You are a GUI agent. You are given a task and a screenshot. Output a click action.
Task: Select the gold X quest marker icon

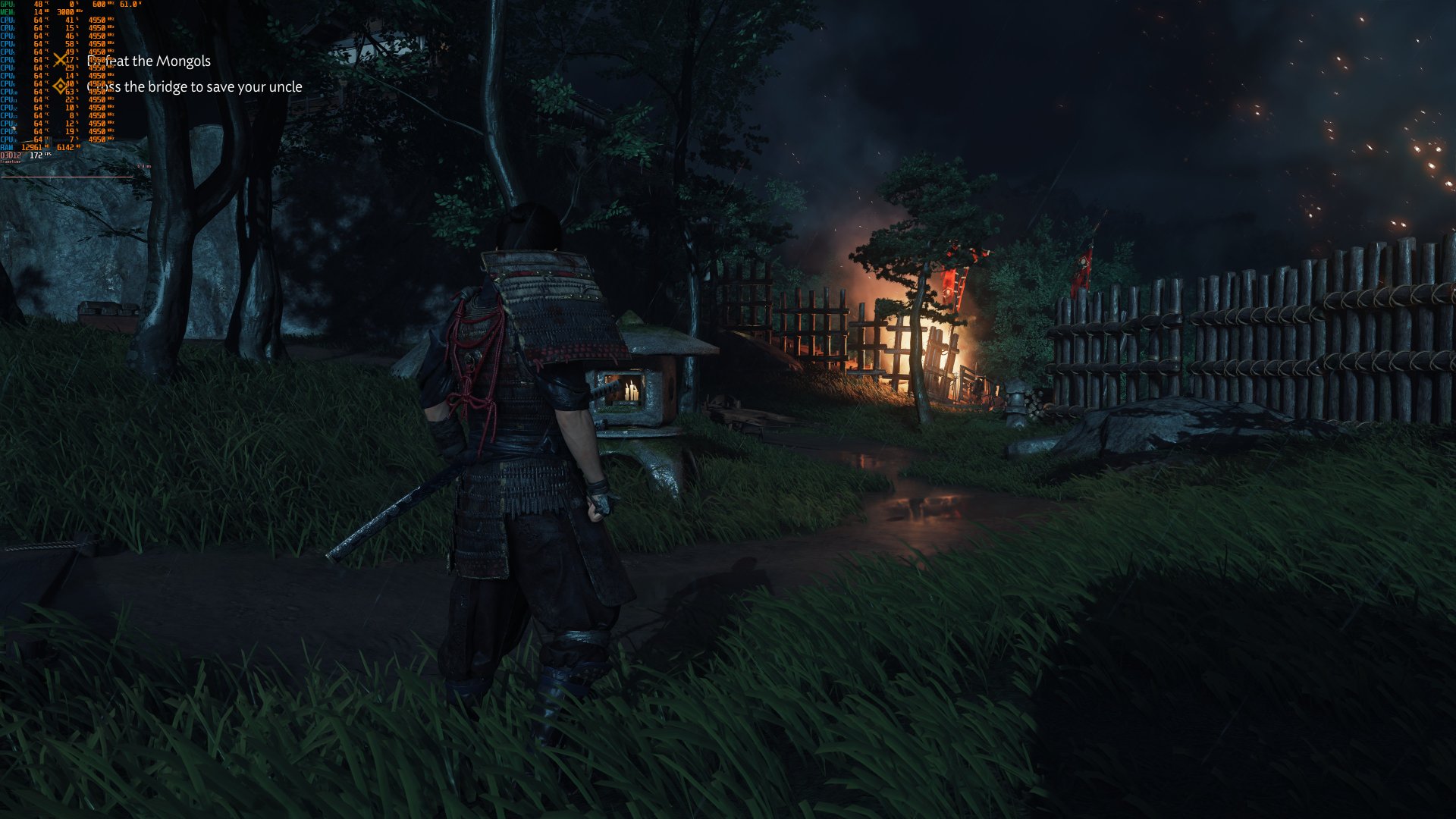click(59, 60)
